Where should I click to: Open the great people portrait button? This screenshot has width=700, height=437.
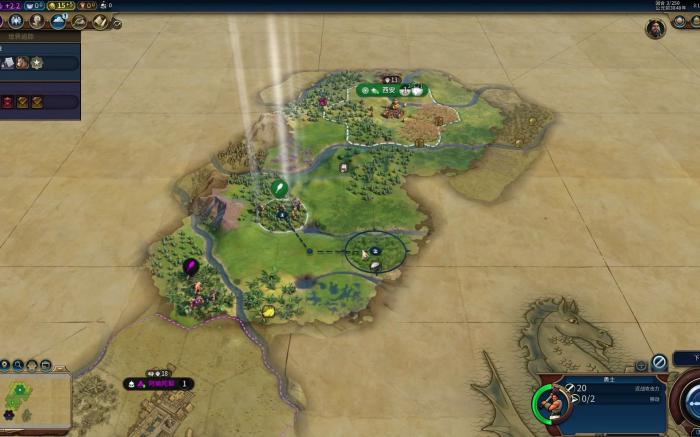(37, 20)
